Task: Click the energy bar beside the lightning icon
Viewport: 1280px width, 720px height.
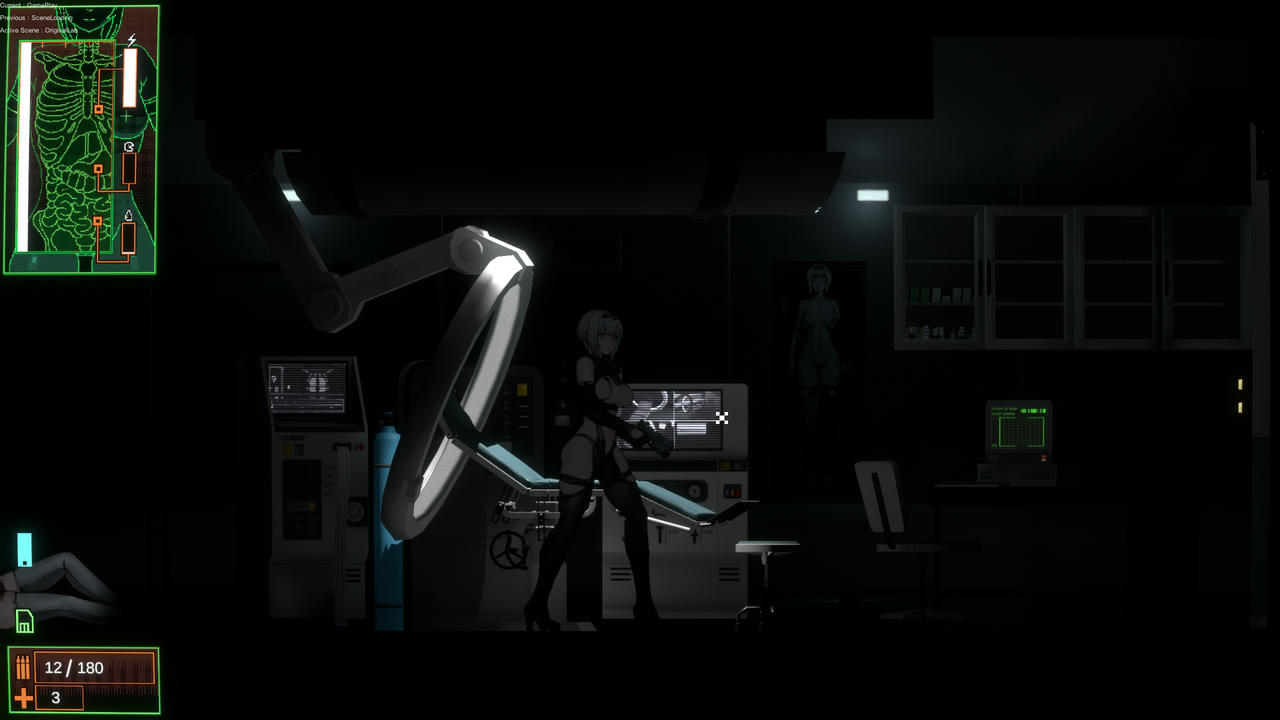Action: point(131,80)
